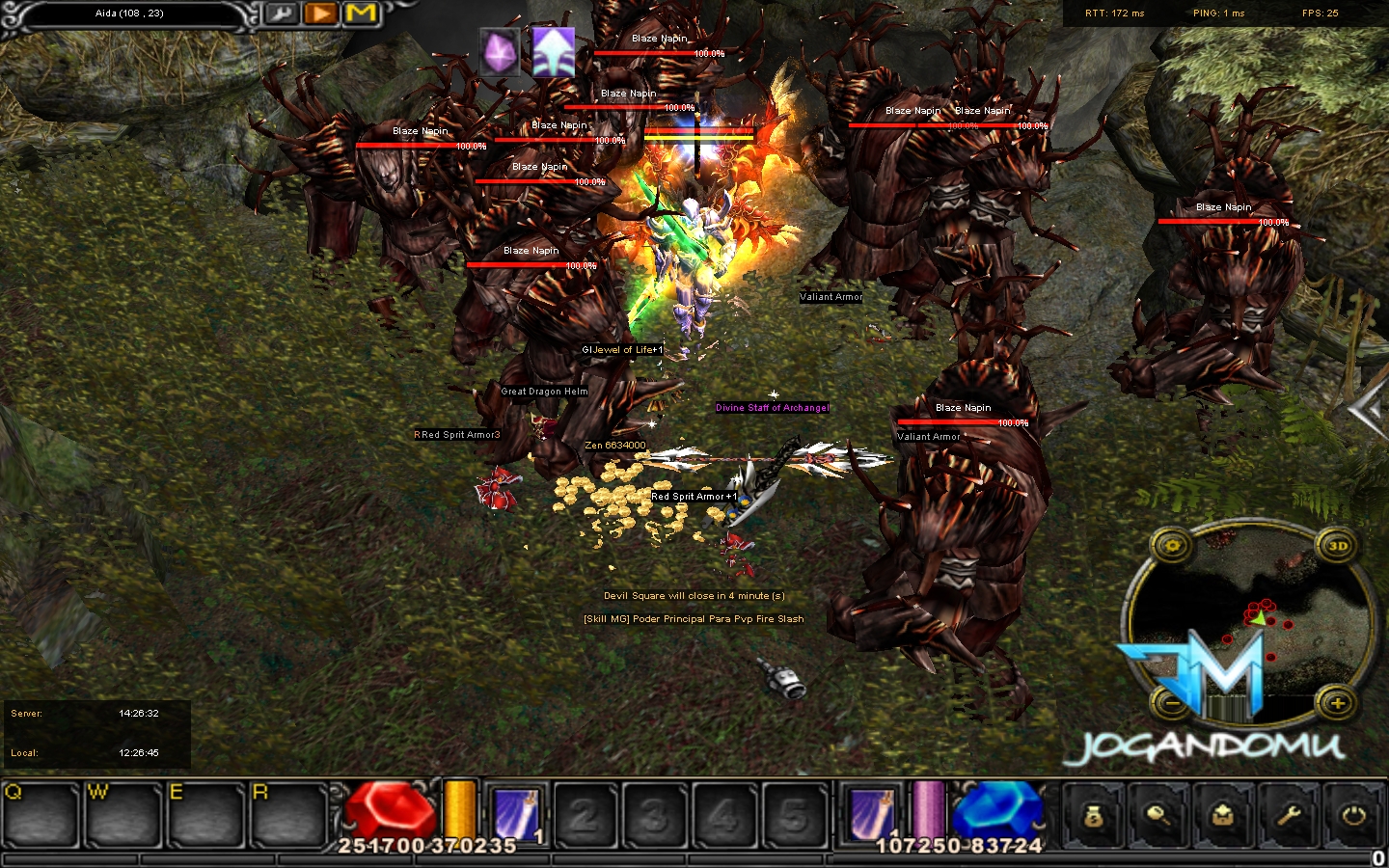Open the yellow M menu button
Viewport: 1389px width, 868px height.
click(x=361, y=14)
